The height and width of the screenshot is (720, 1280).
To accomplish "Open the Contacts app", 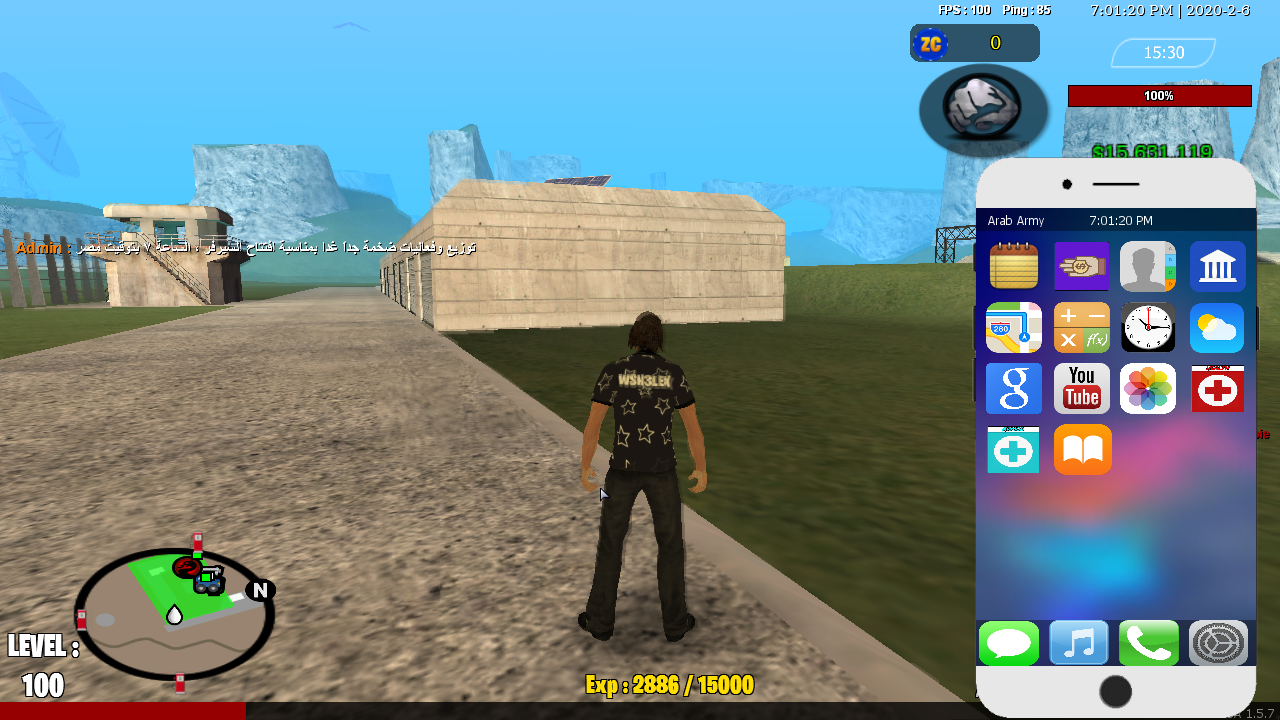I will click(x=1147, y=266).
